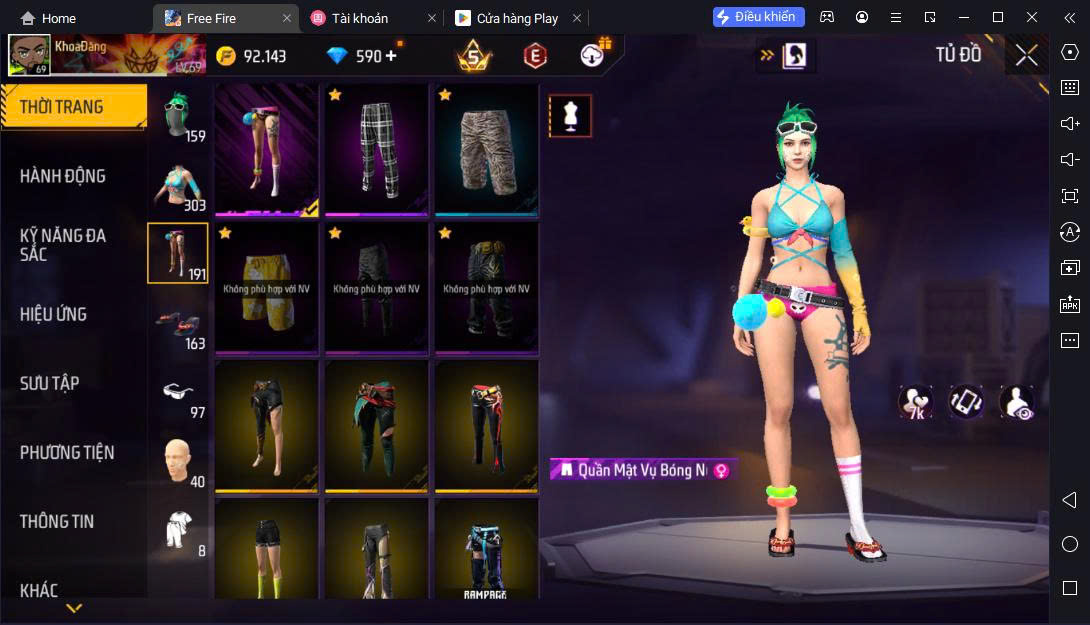Select the camouflage shorts item
This screenshot has height=625, width=1090.
point(486,148)
